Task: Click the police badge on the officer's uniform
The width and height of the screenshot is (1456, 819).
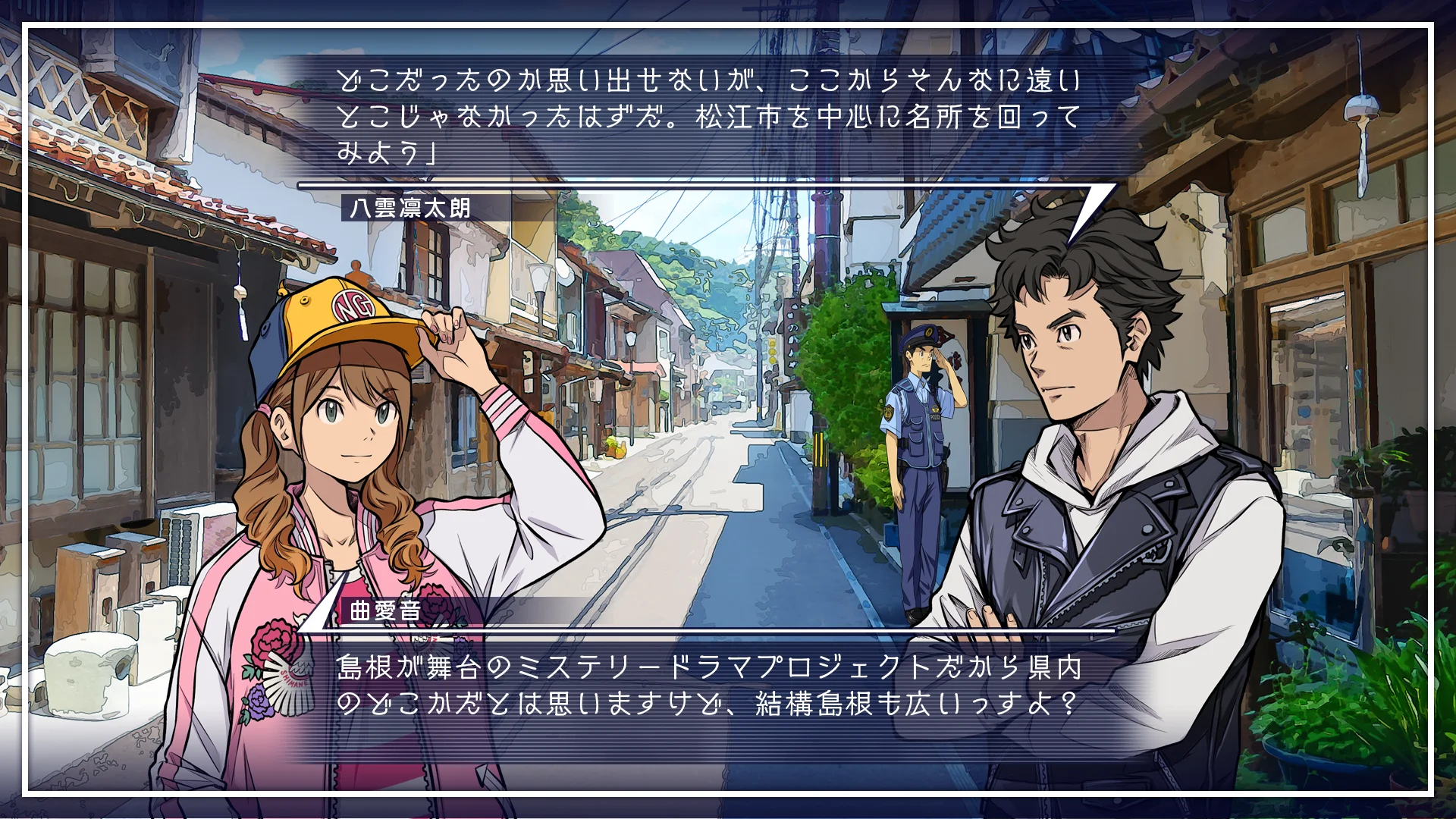Action: [x=890, y=414]
